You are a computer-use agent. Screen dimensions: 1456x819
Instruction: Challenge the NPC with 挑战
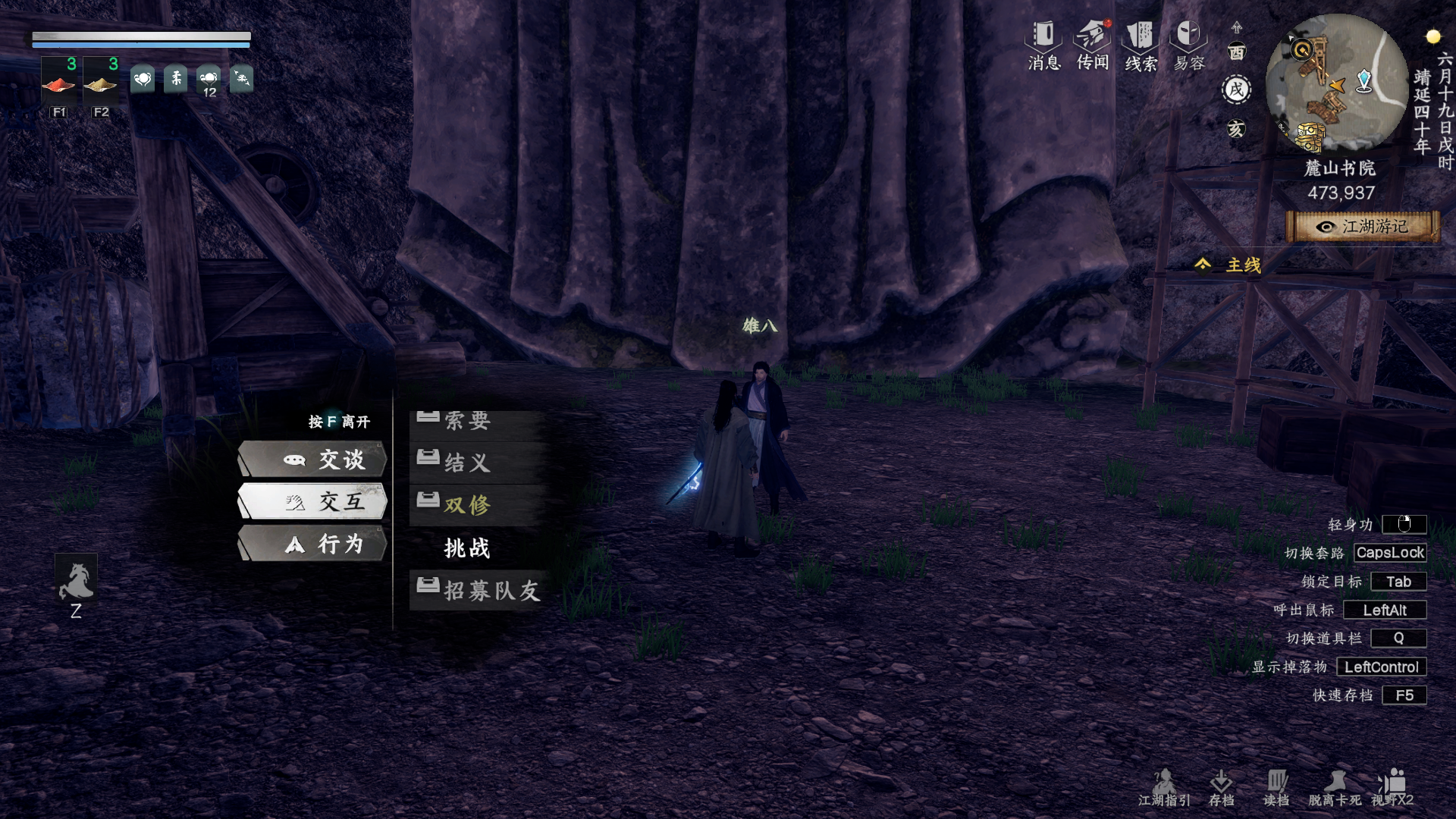pyautogui.click(x=467, y=548)
